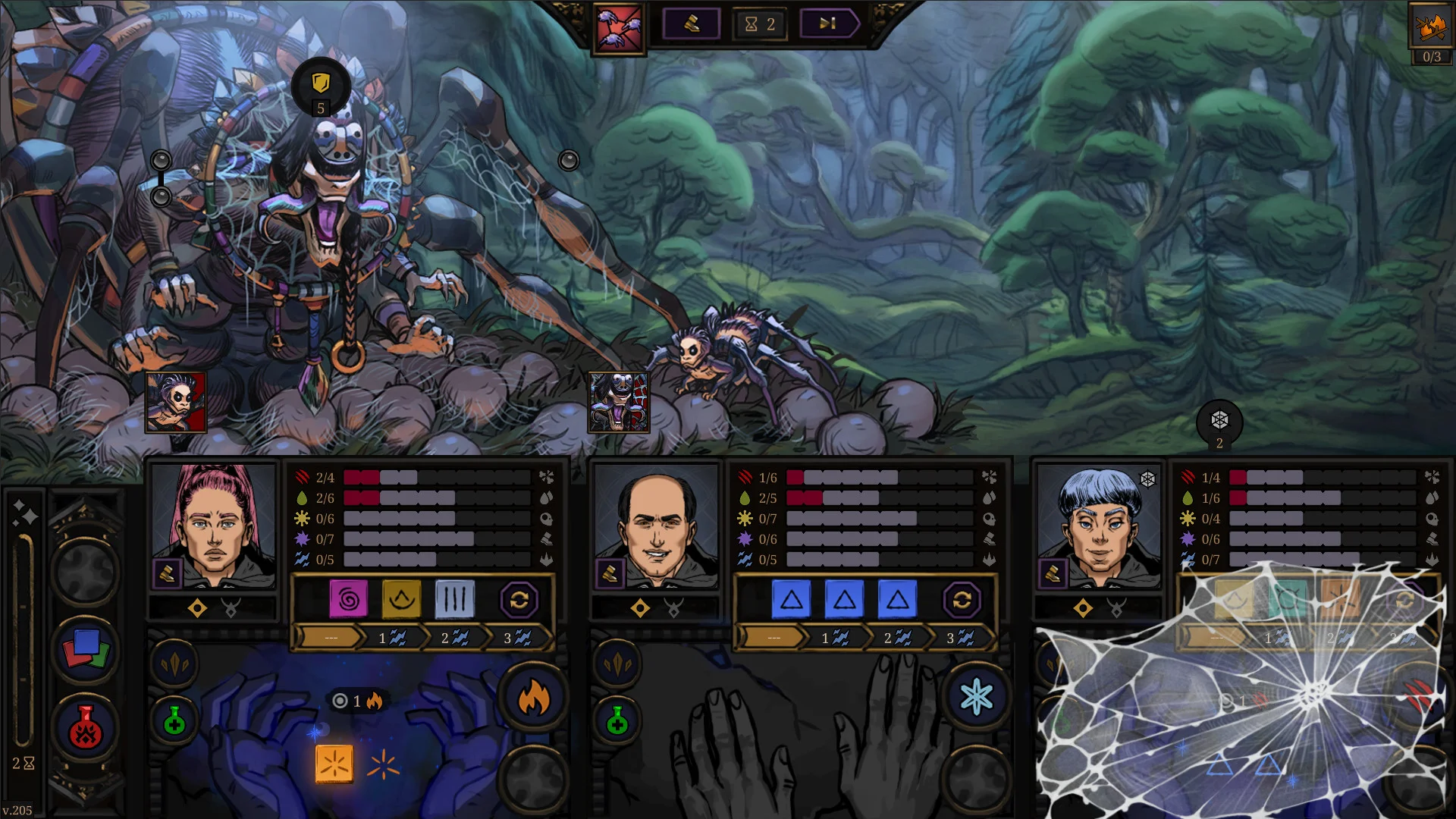Screen dimensions: 1456x819
Task: Choose the yellow flame rune
Action: pyautogui.click(x=401, y=600)
